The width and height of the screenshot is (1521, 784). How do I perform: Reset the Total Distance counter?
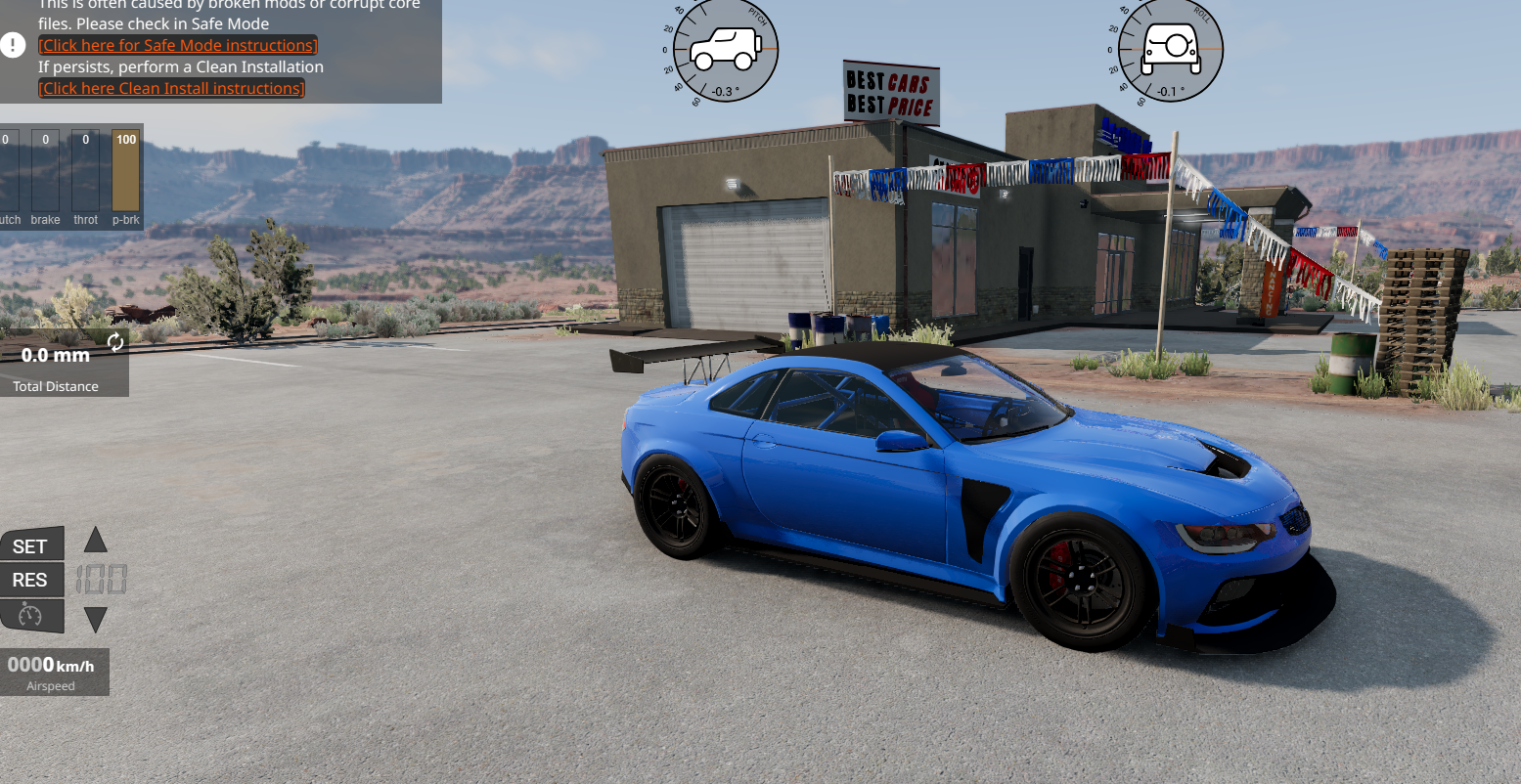[x=115, y=341]
